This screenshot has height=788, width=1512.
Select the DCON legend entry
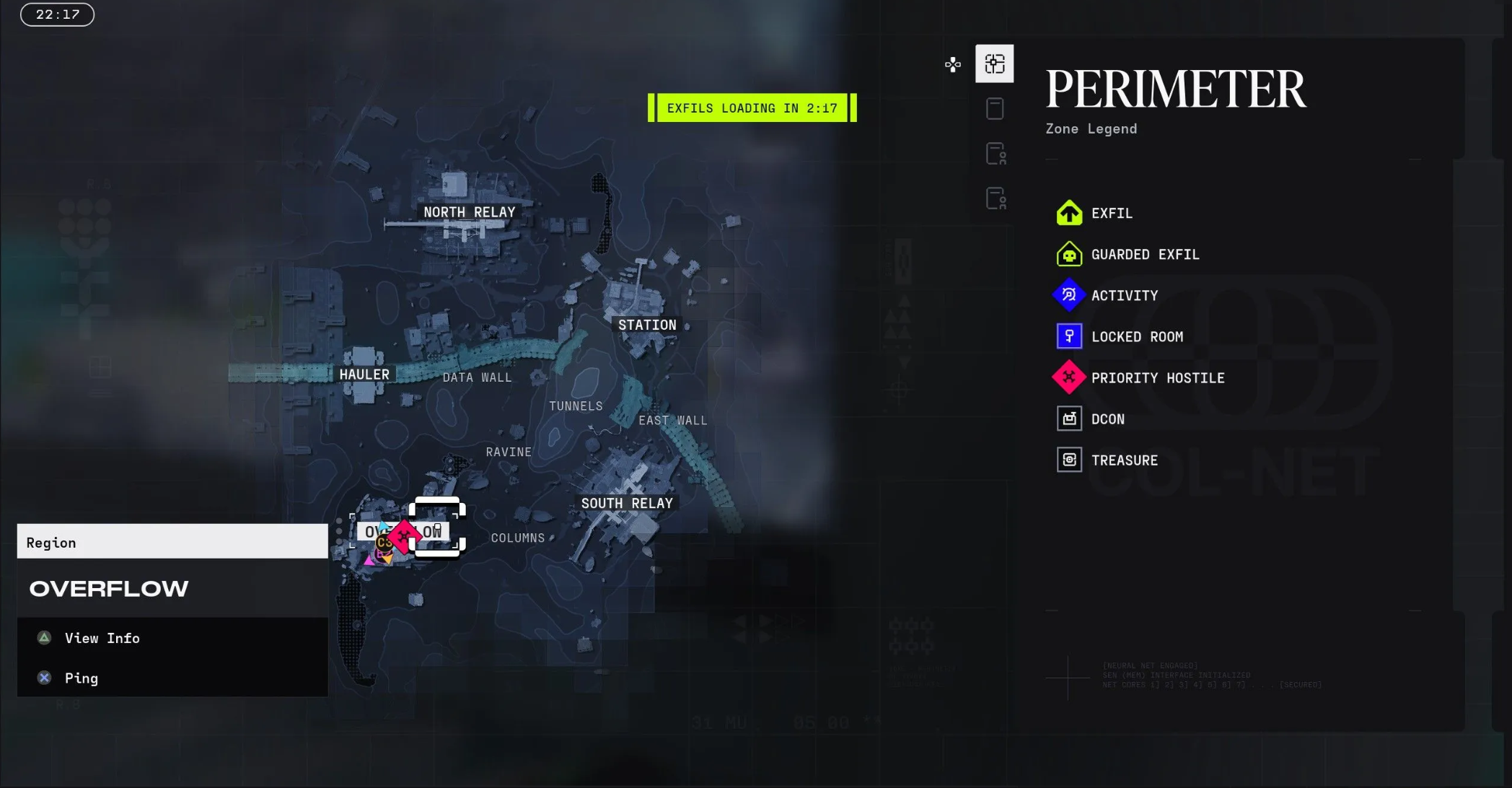tap(1107, 419)
